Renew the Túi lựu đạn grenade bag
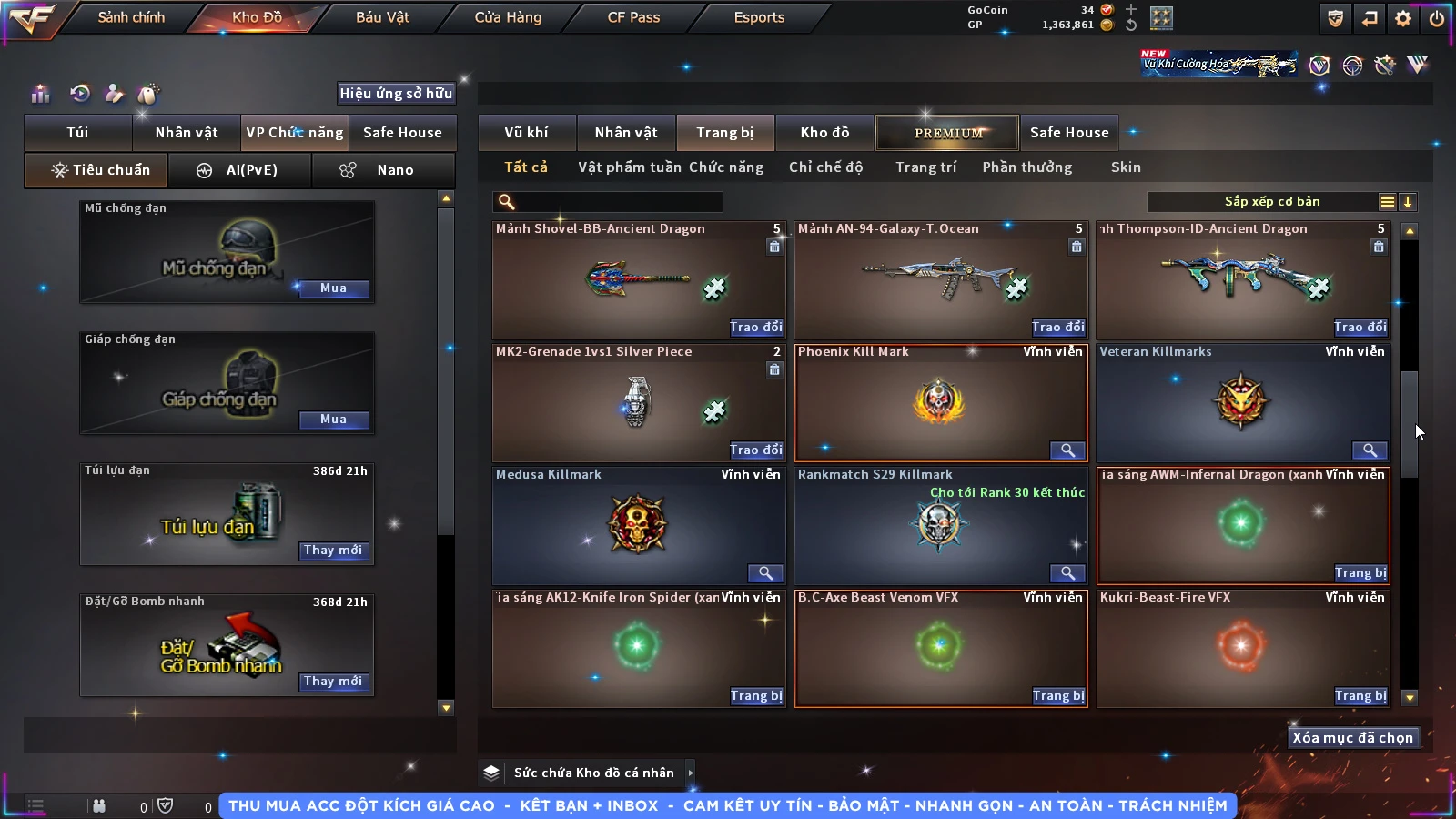 (x=333, y=551)
